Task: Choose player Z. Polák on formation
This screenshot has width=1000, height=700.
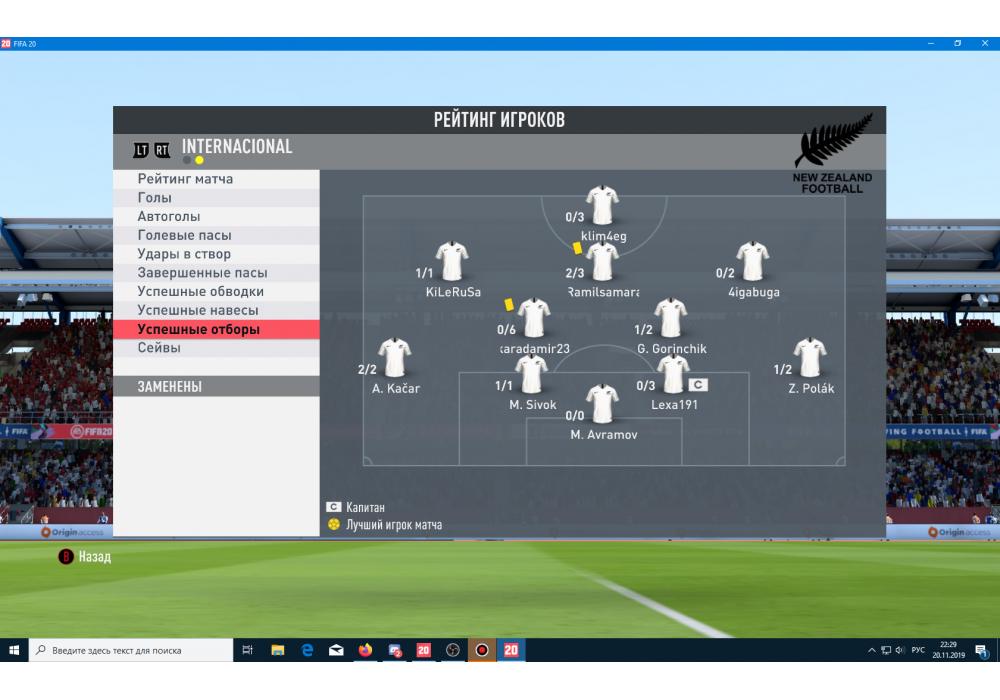Action: pos(809,358)
